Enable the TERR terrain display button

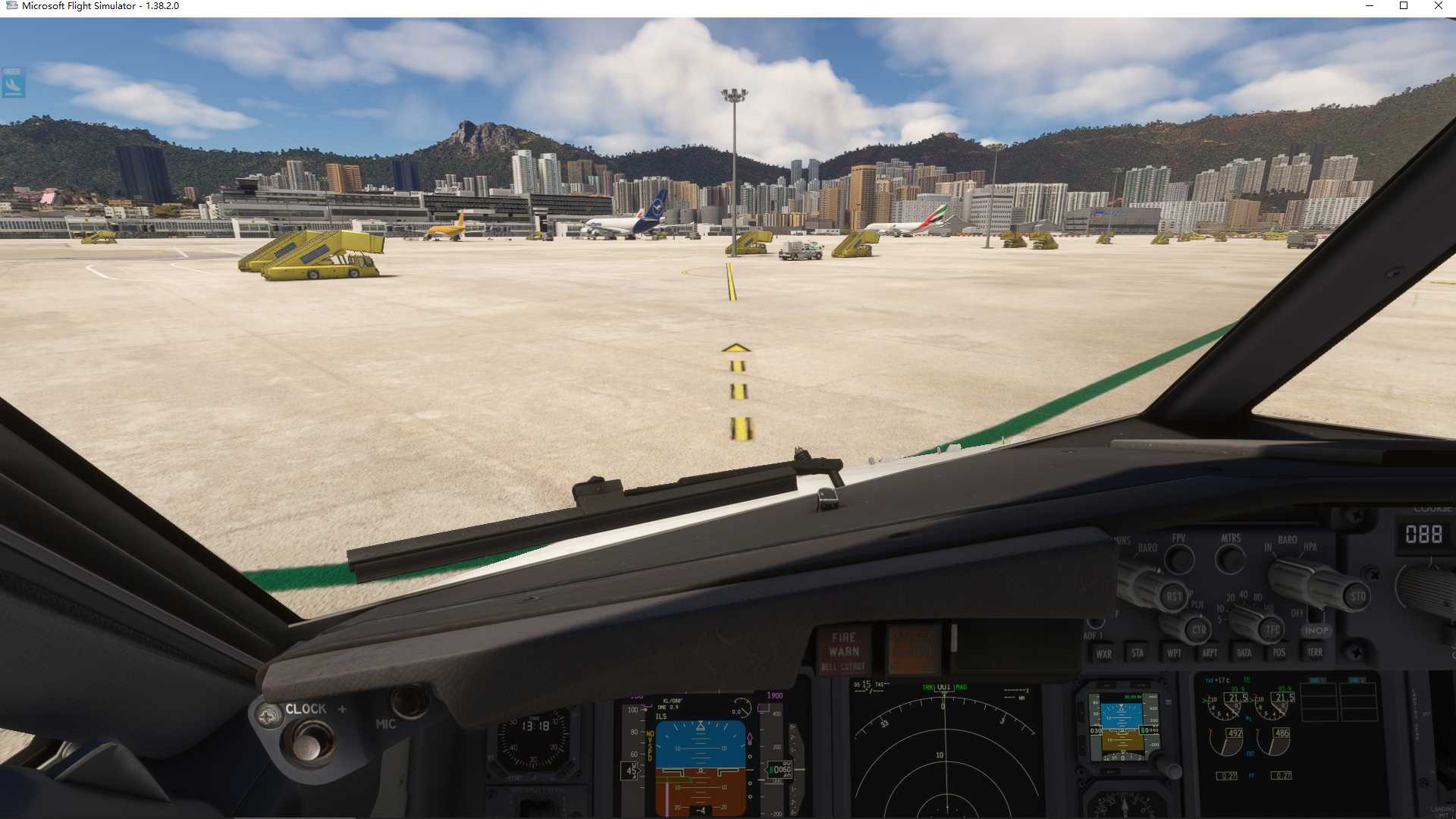(1315, 652)
